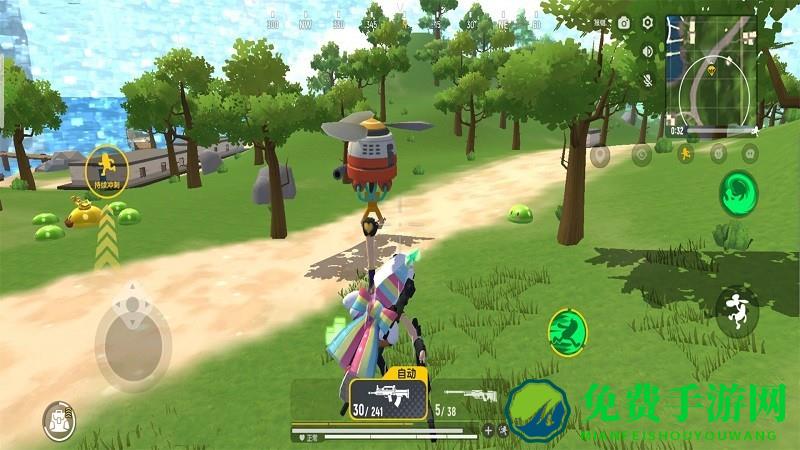This screenshot has width=800, height=450.
Task: Tap the large green skill button
Action: [740, 192]
